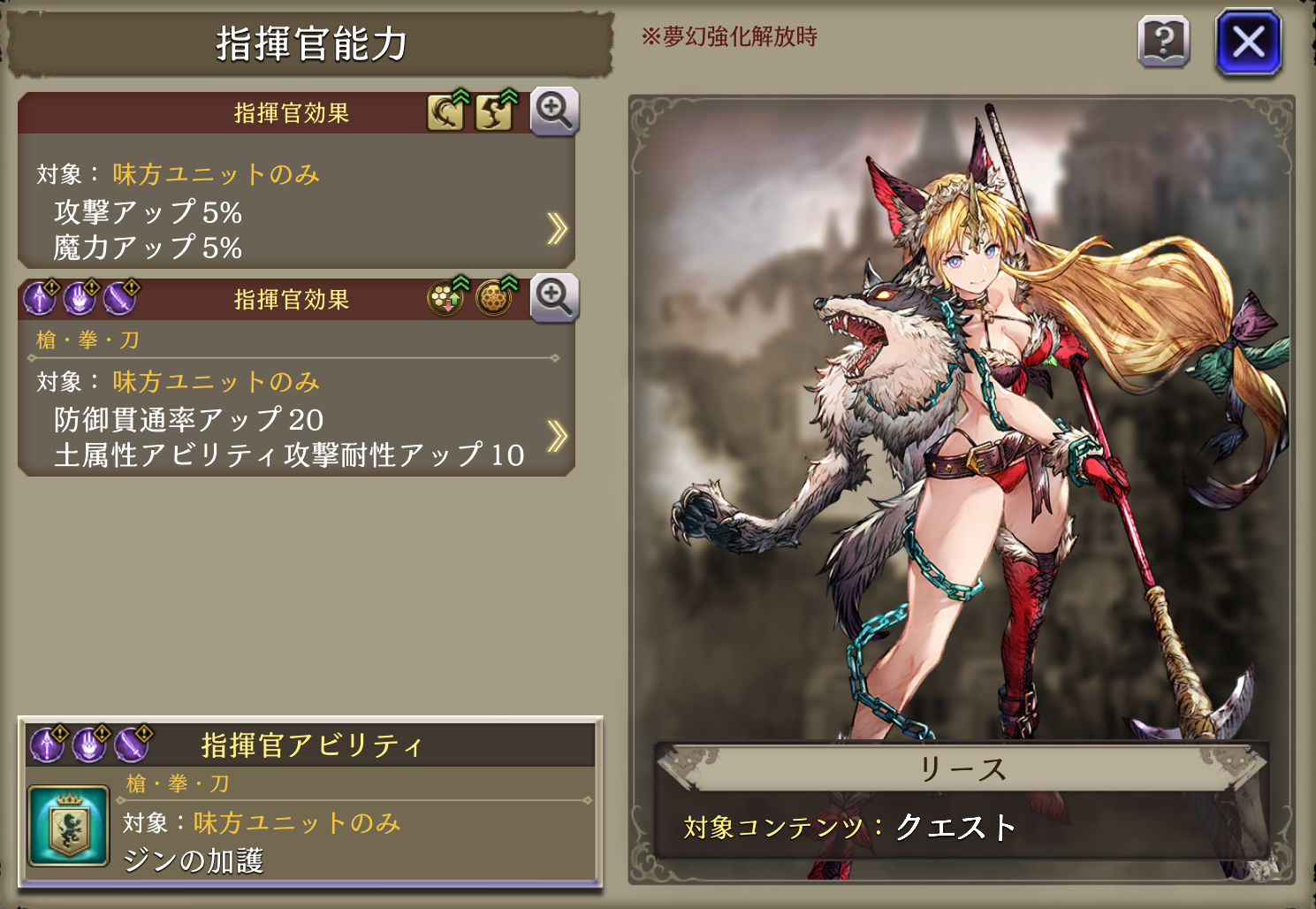Screen dimensions: 1316x909
Task: Close the commander ability window
Action: (x=1248, y=42)
